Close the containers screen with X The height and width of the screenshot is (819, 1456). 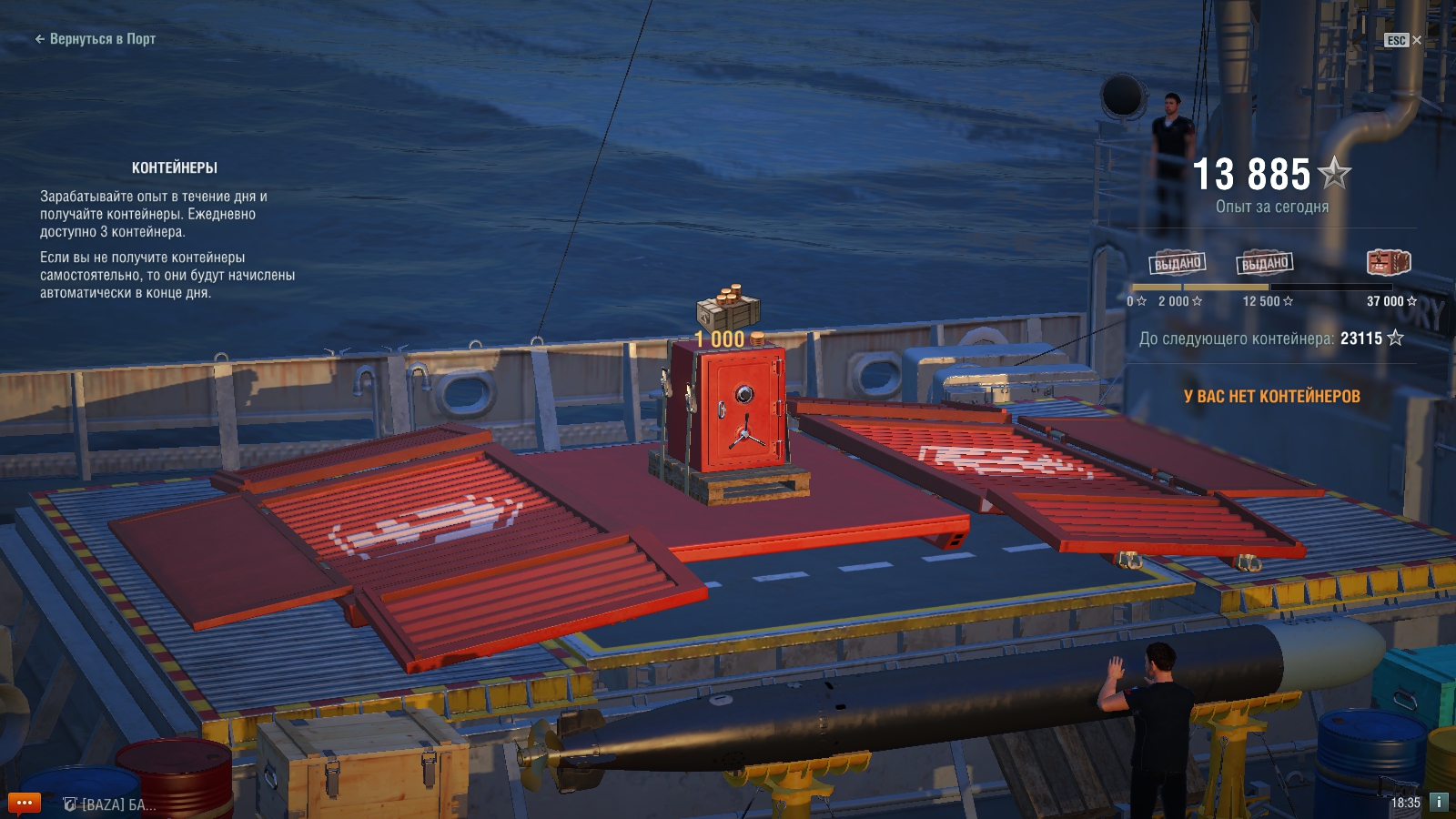(x=1417, y=40)
